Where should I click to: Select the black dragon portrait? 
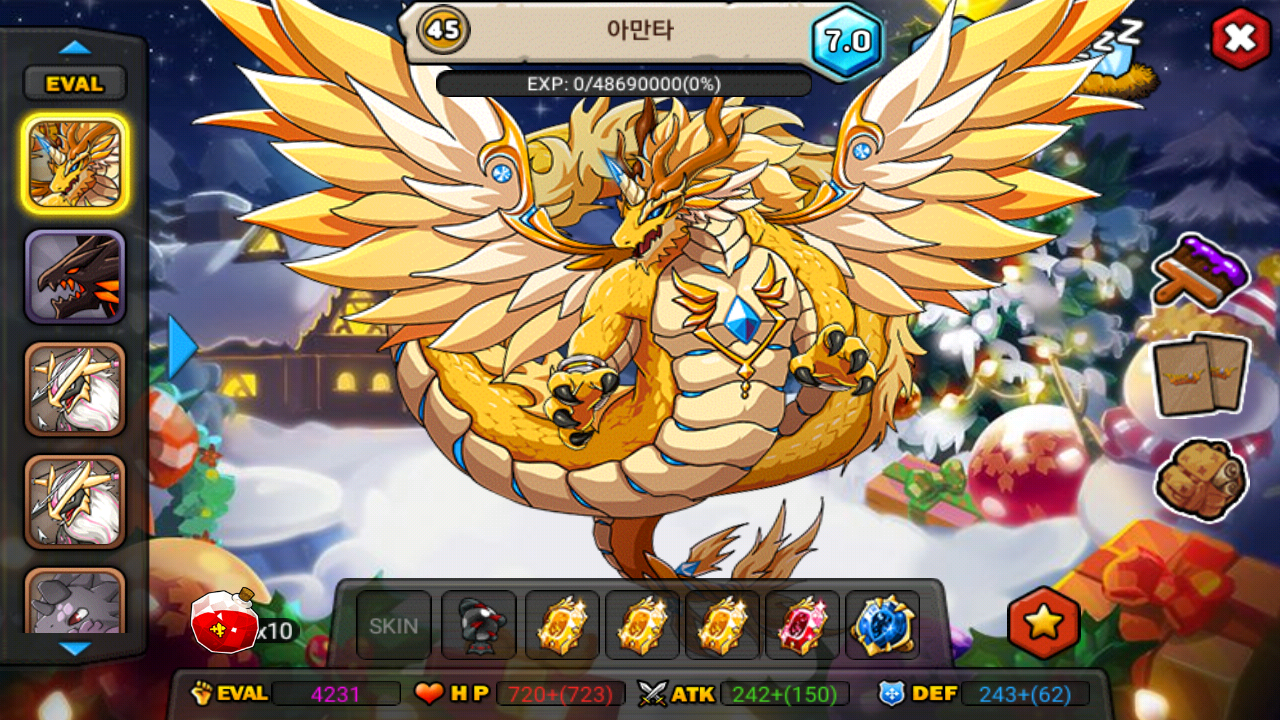click(75, 277)
